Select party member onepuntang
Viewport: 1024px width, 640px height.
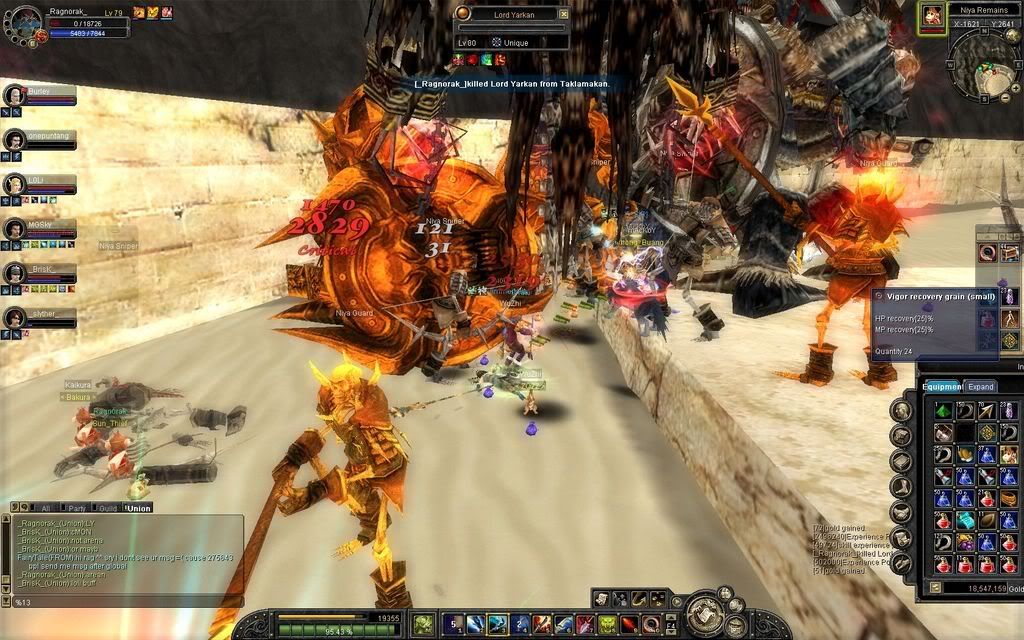click(14, 140)
